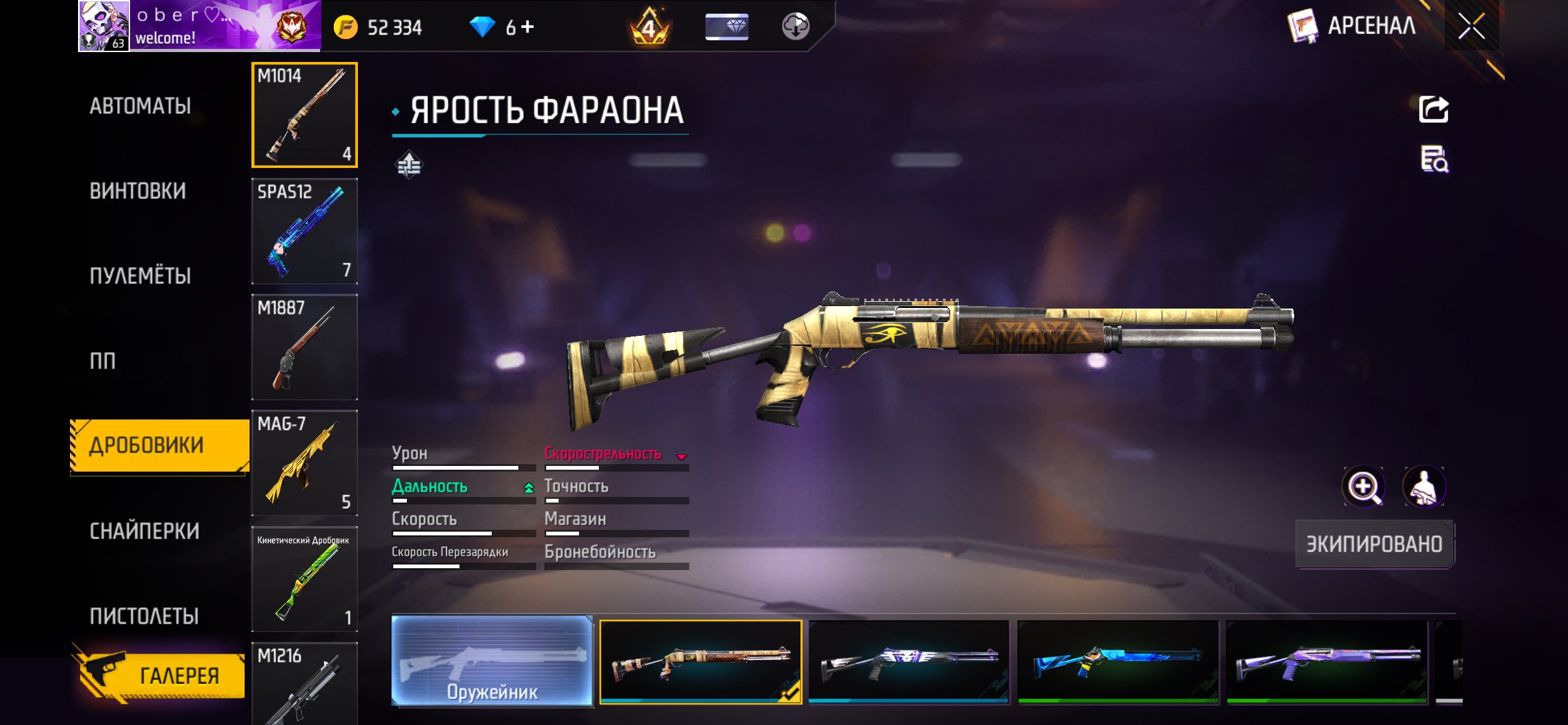Open the ВИНТОВКИ category
Screen dimensions: 1568x725
(137, 191)
